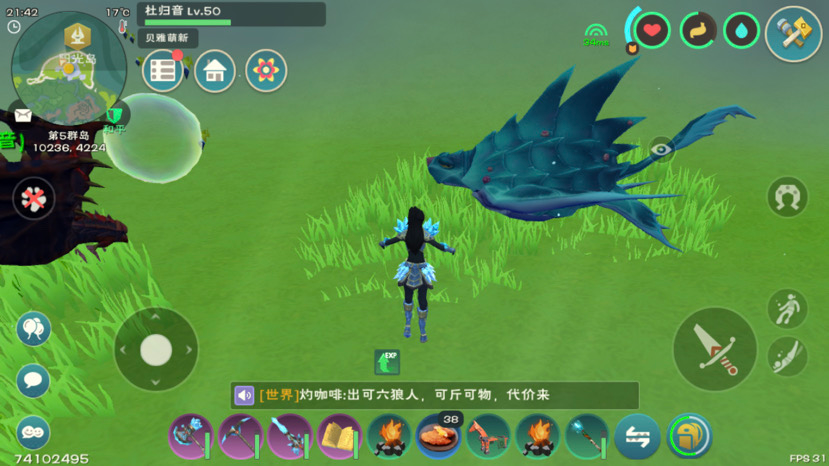
Task: Tap the horseshoe mount button
Action: click(787, 197)
